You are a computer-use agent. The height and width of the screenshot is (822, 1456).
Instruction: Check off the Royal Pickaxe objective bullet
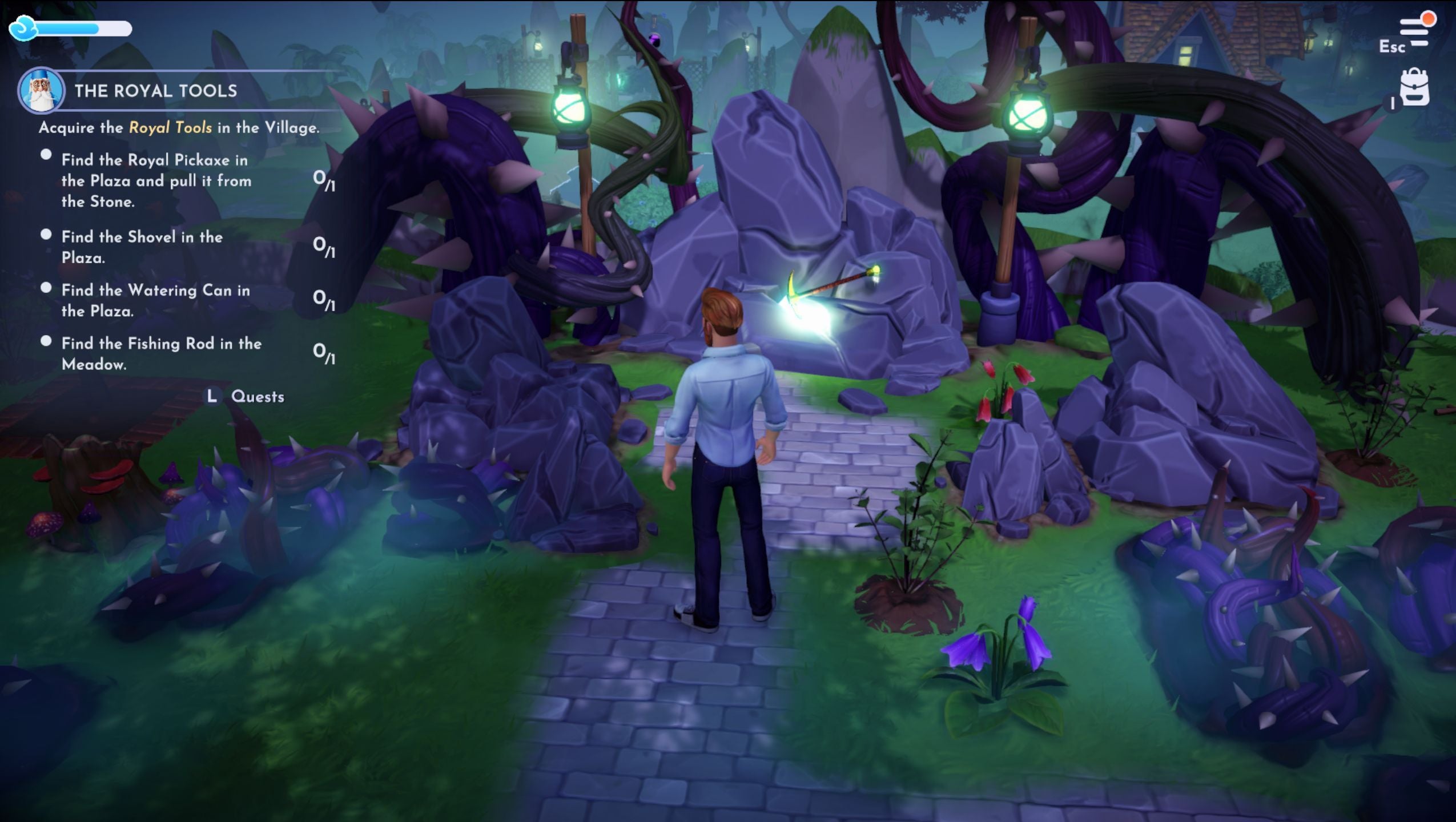pyautogui.click(x=46, y=154)
